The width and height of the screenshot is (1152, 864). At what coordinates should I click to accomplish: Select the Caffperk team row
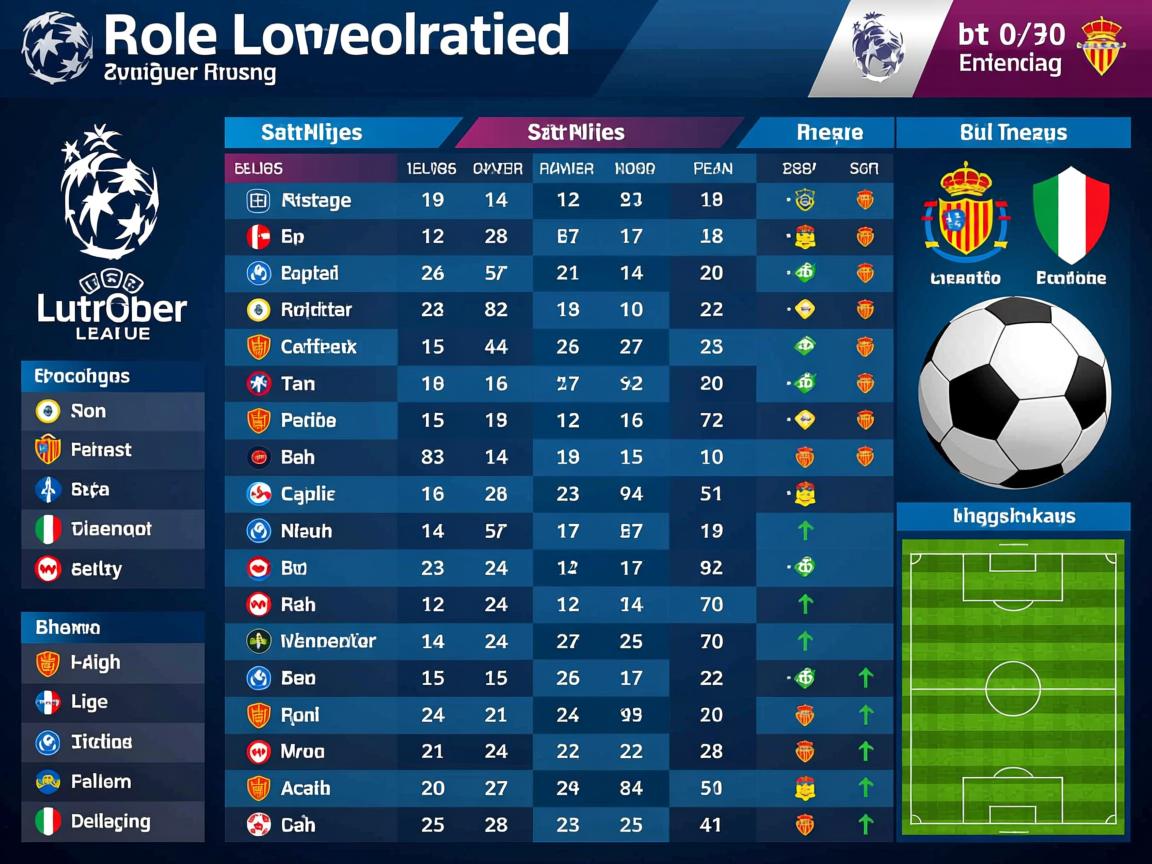tap(318, 347)
